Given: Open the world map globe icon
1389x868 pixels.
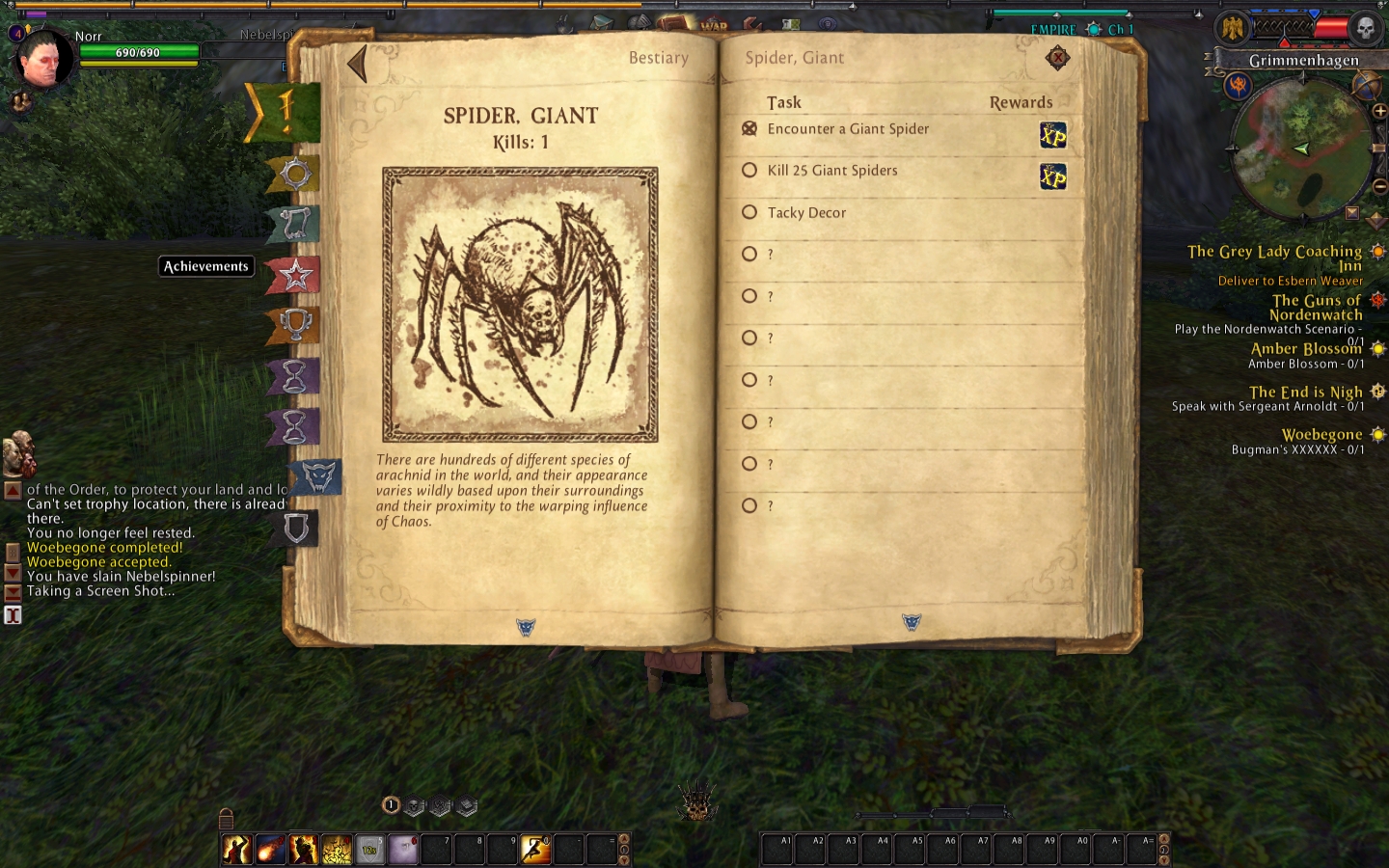Looking at the screenshot, I should 1366,87.
